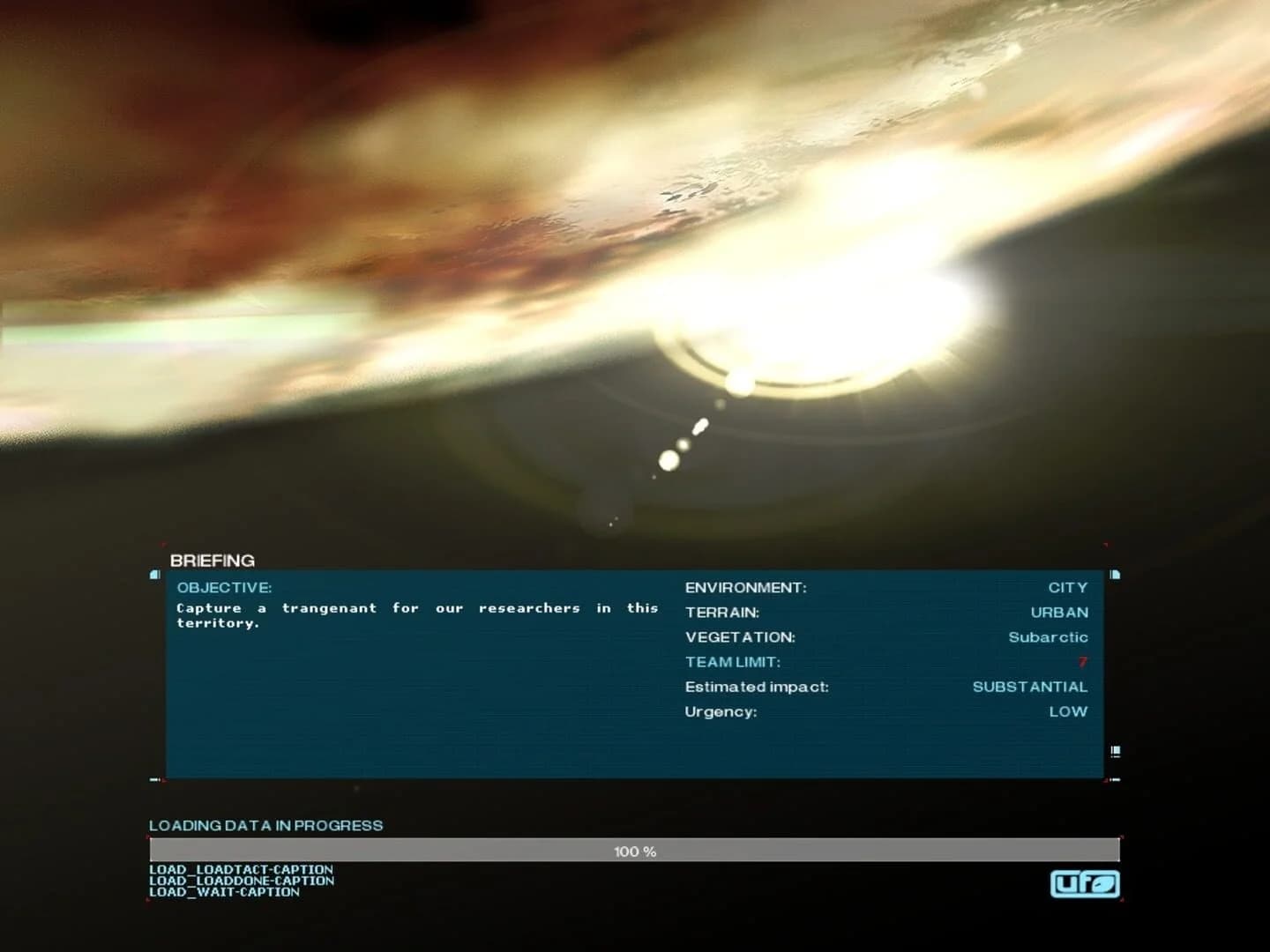The height and width of the screenshot is (952, 1270).
Task: Select the cyan marker on briefing panel's right edge
Action: pyautogui.click(x=1115, y=574)
